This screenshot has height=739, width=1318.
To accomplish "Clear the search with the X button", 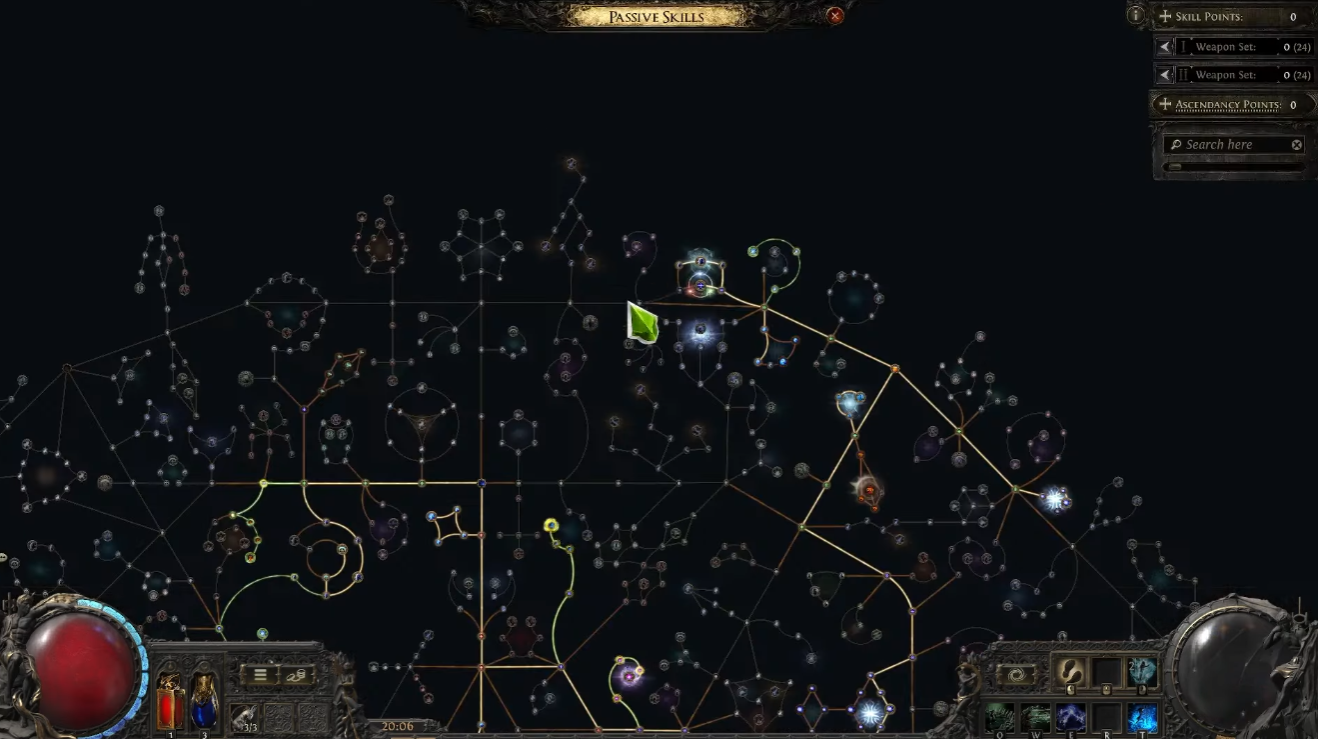I will tap(1296, 144).
